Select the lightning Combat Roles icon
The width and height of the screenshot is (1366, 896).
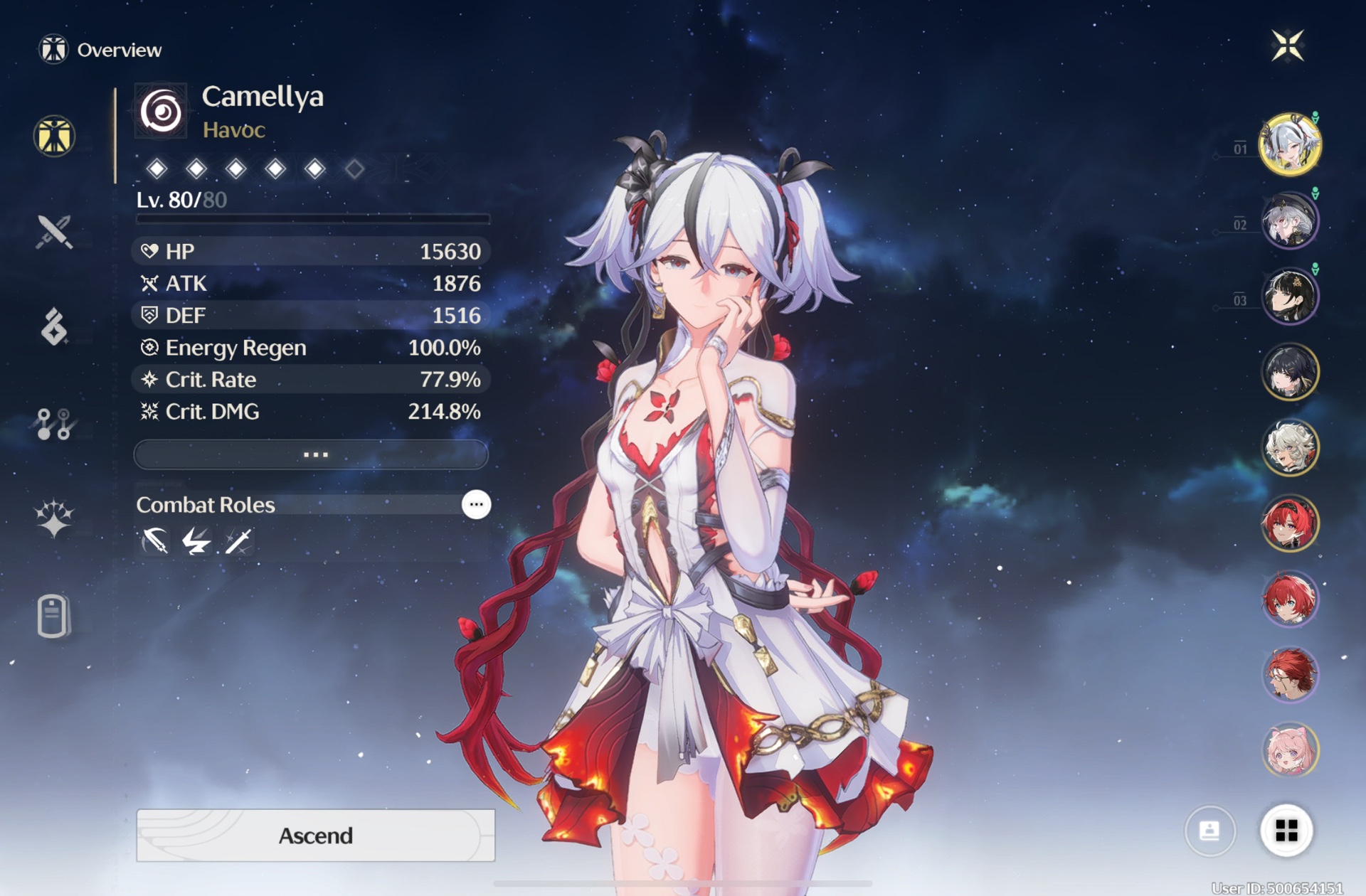click(196, 541)
